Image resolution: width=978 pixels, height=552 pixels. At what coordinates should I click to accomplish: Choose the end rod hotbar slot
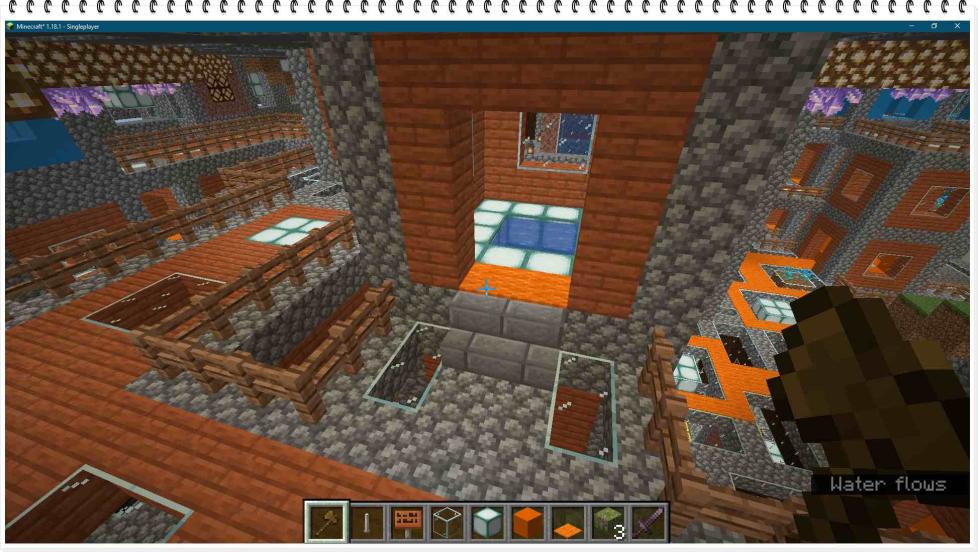(367, 522)
